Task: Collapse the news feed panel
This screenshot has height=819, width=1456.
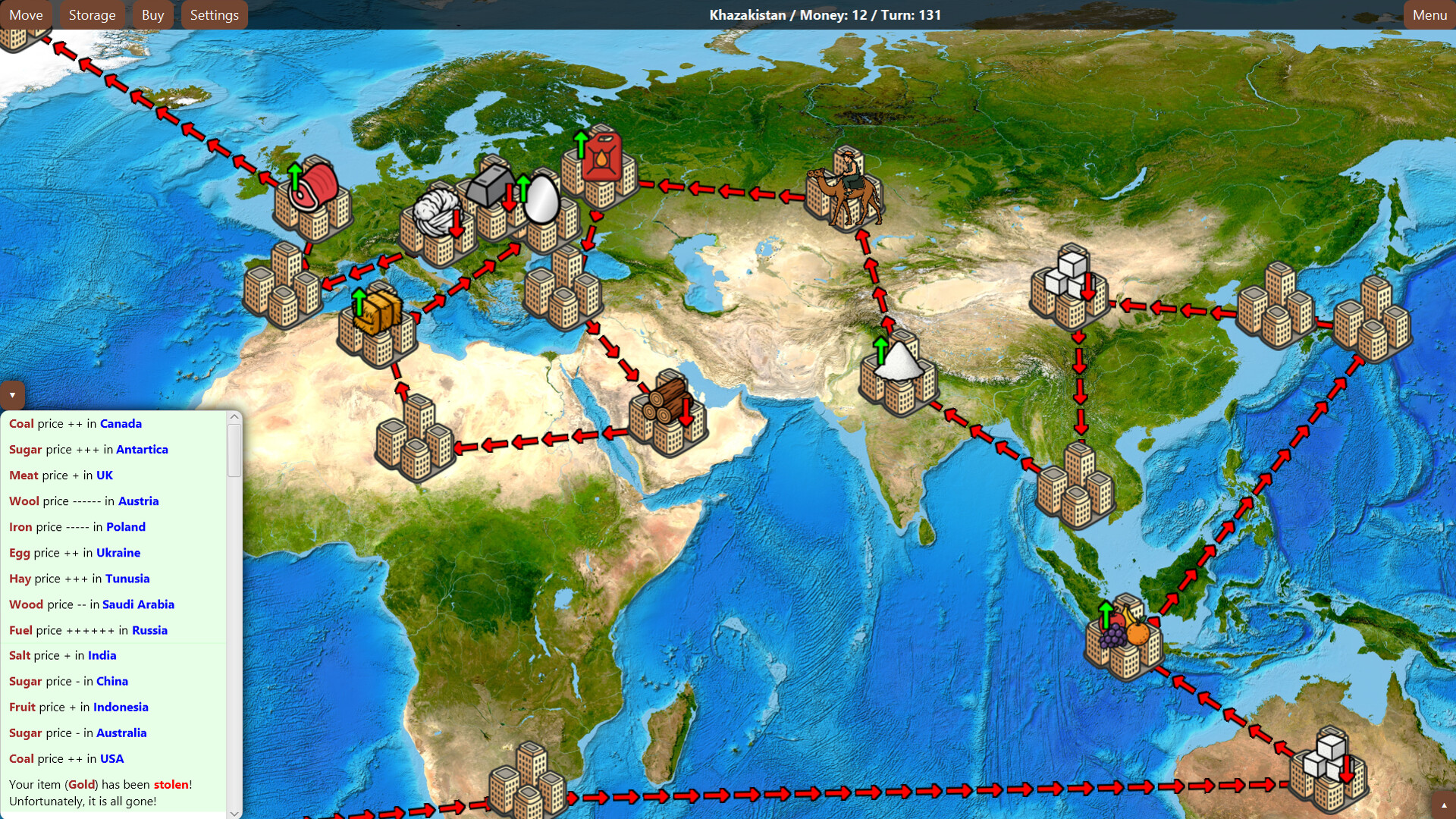Action: 12,395
